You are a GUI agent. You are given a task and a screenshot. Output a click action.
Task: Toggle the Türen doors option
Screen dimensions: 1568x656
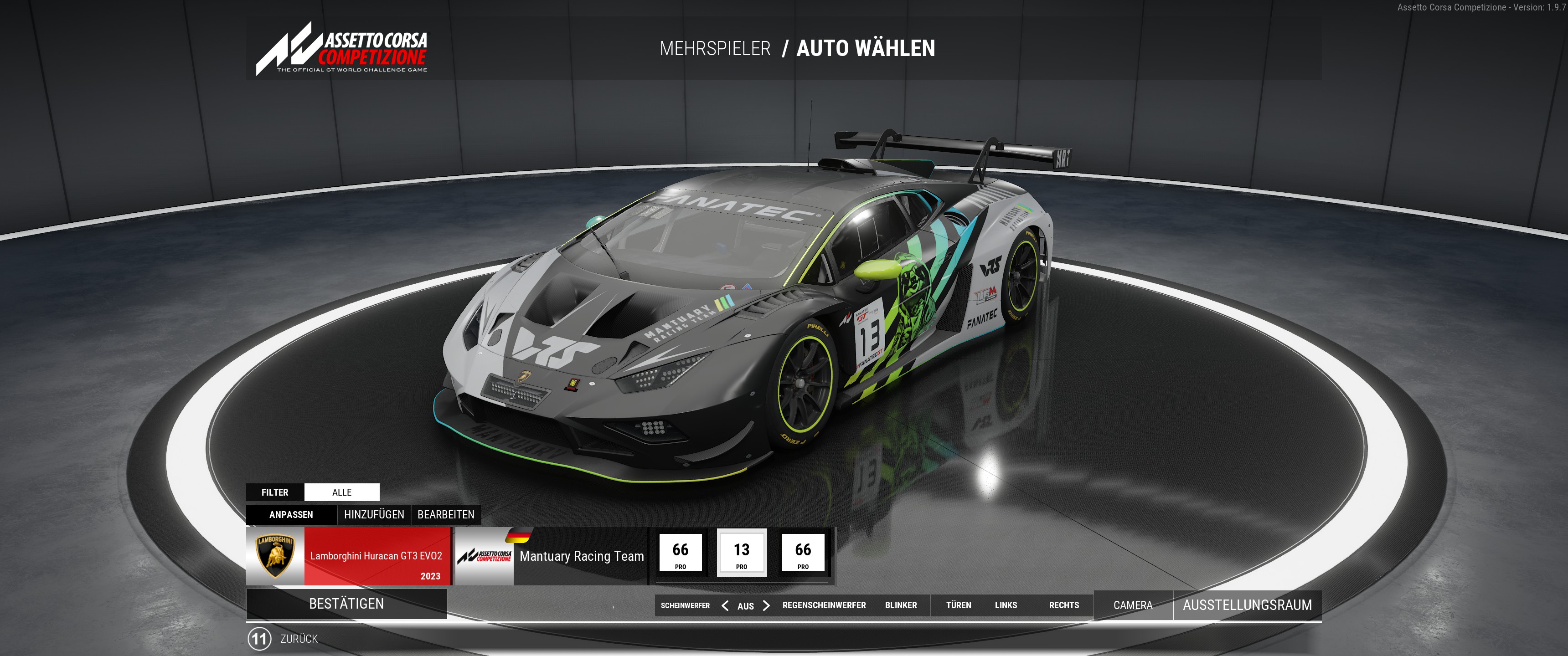(x=958, y=605)
